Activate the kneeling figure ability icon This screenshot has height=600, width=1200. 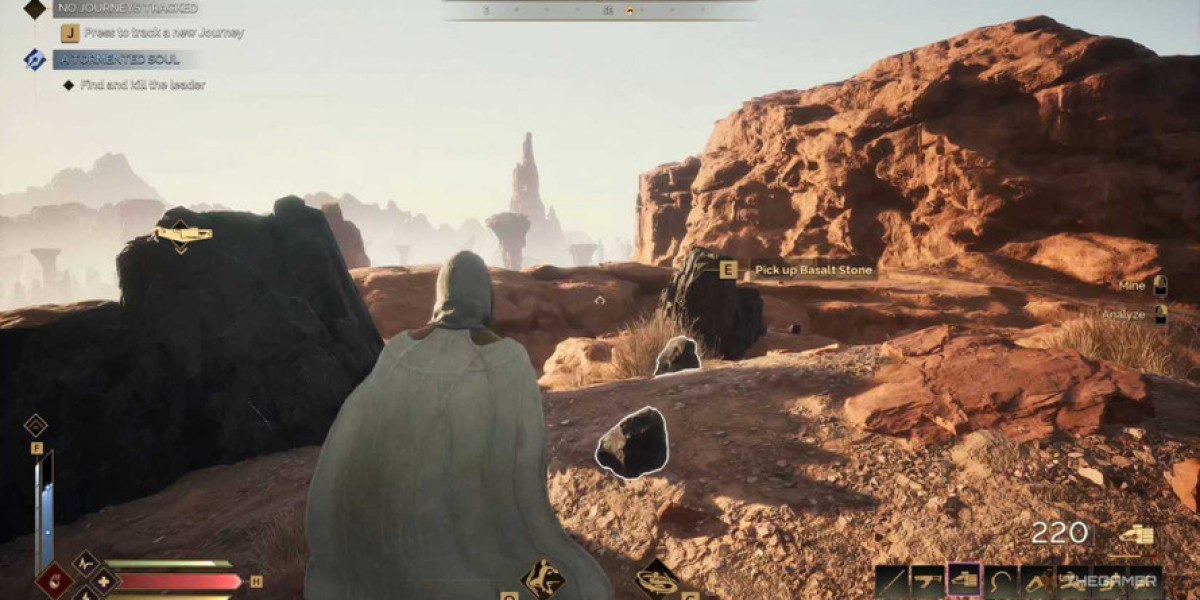pyautogui.click(x=544, y=579)
